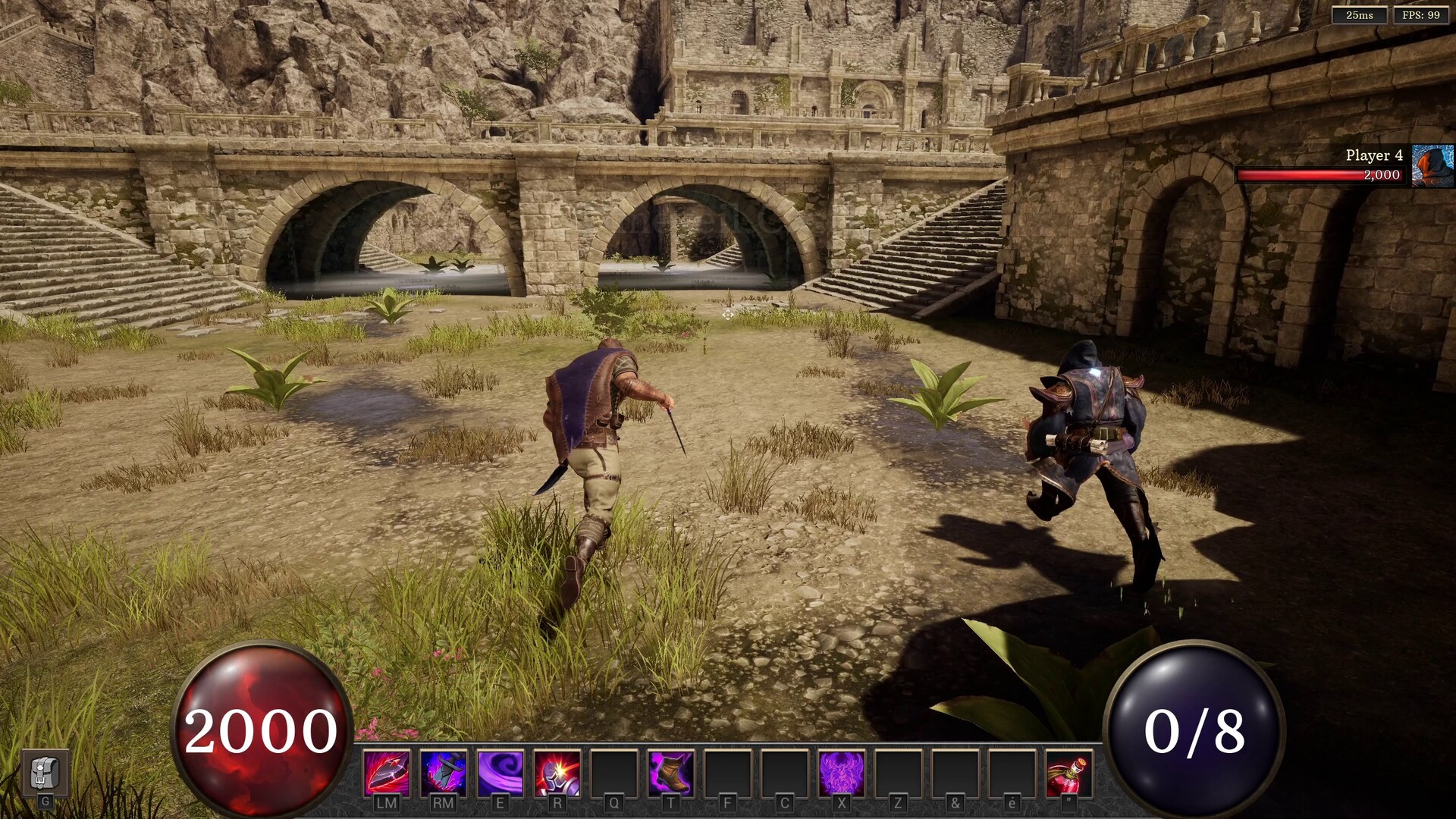Viewport: 1456px width, 819px height.
Task: Use the dagger throw ability on RM
Action: [x=444, y=773]
